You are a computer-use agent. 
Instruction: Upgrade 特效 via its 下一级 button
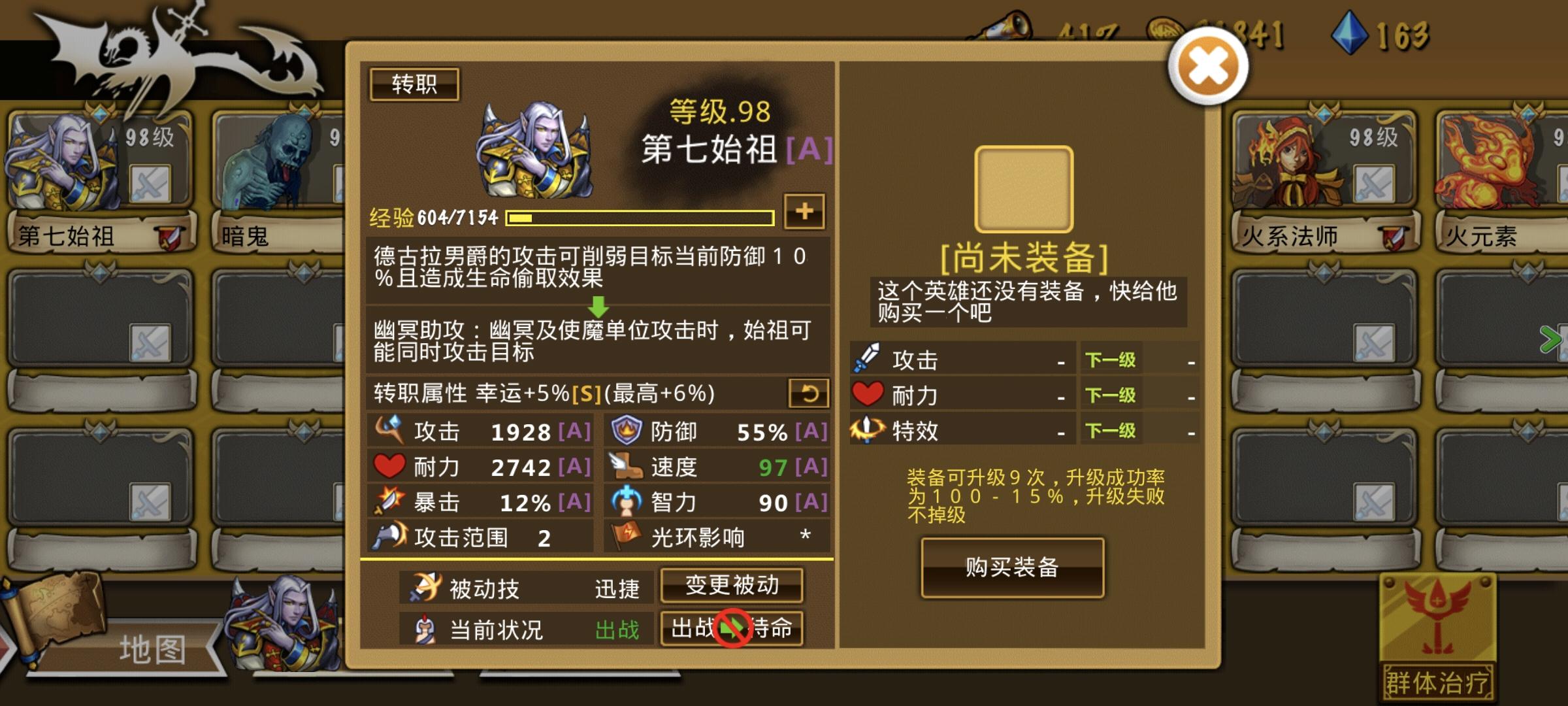tap(1110, 431)
